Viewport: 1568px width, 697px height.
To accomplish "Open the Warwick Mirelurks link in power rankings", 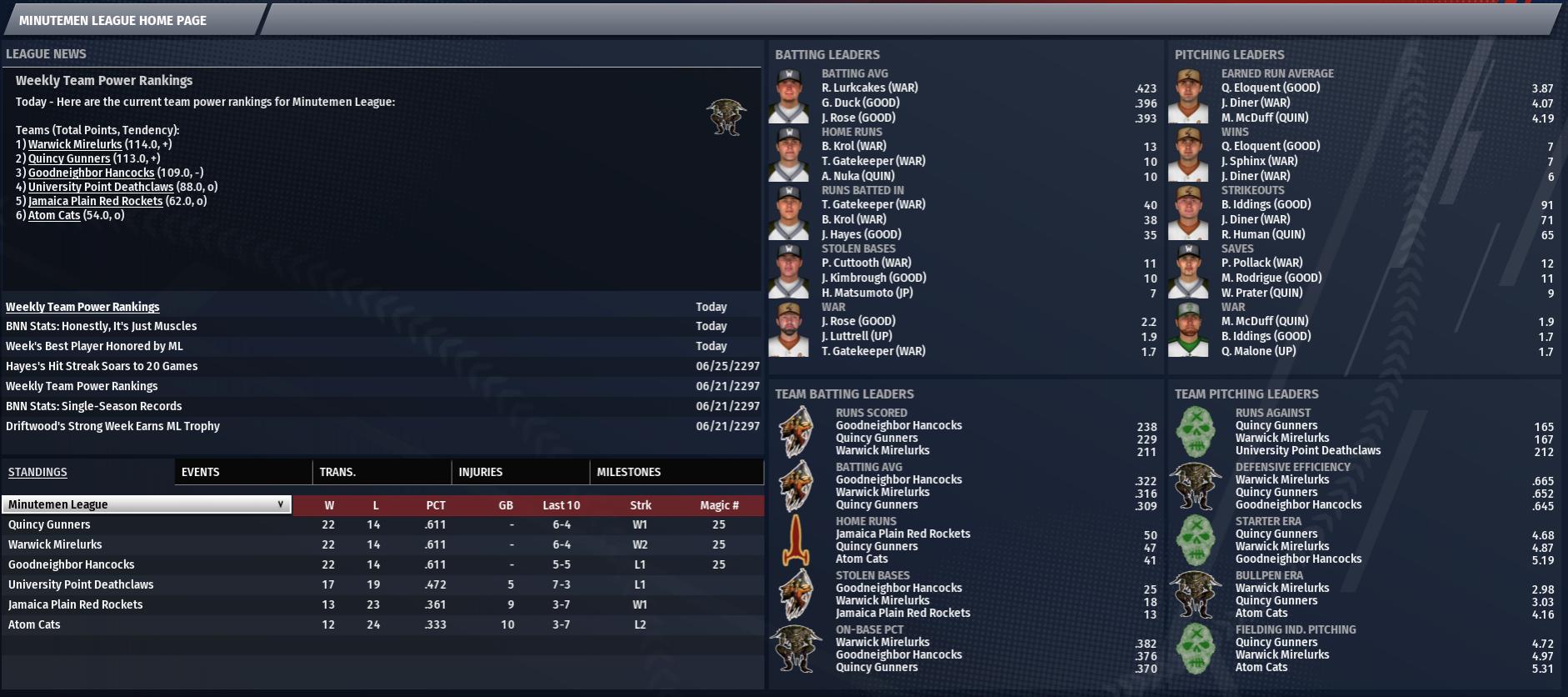I will pyautogui.click(x=75, y=144).
